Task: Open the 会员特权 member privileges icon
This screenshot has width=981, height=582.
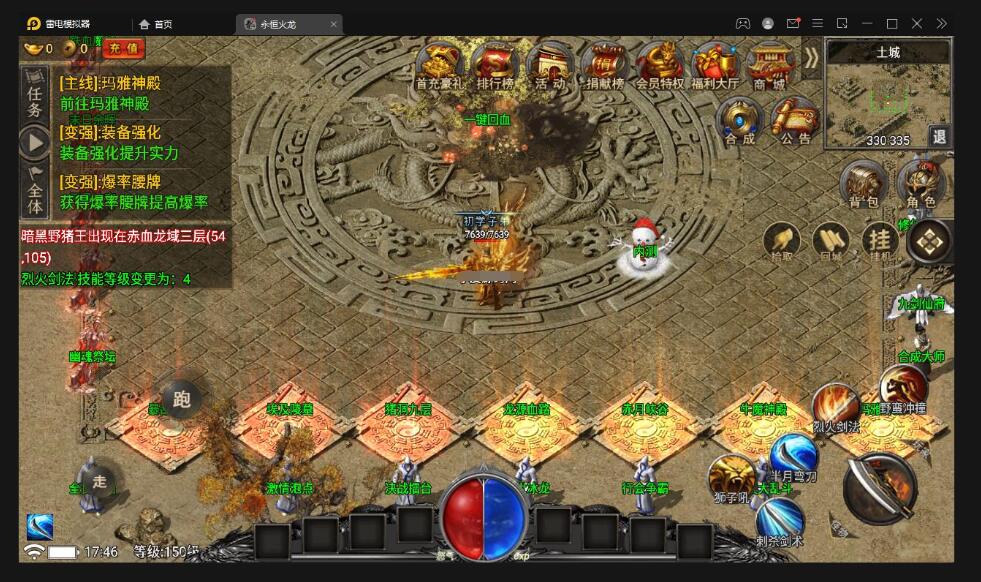Action: point(660,66)
